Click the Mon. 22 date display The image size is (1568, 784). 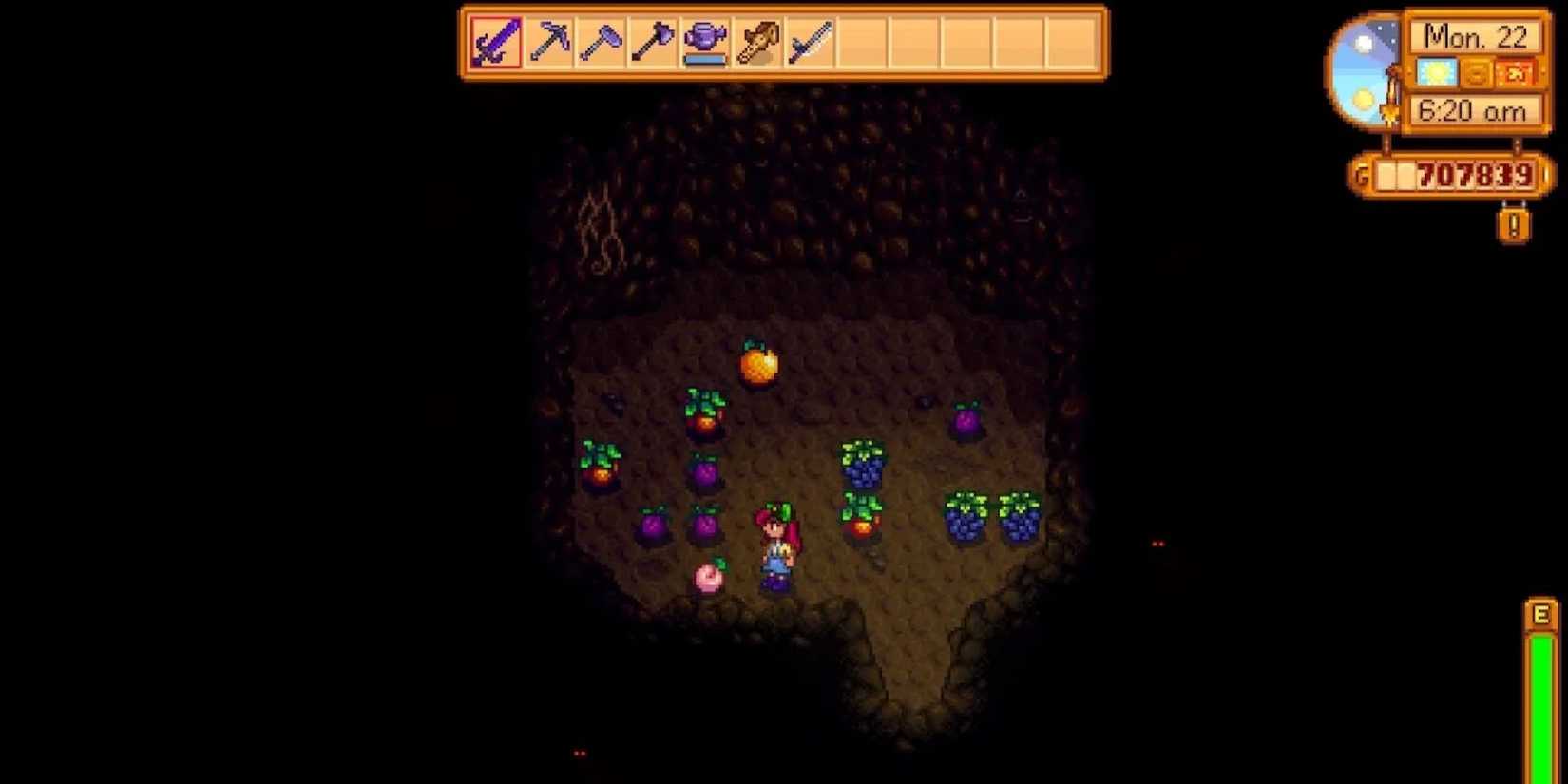(x=1477, y=36)
